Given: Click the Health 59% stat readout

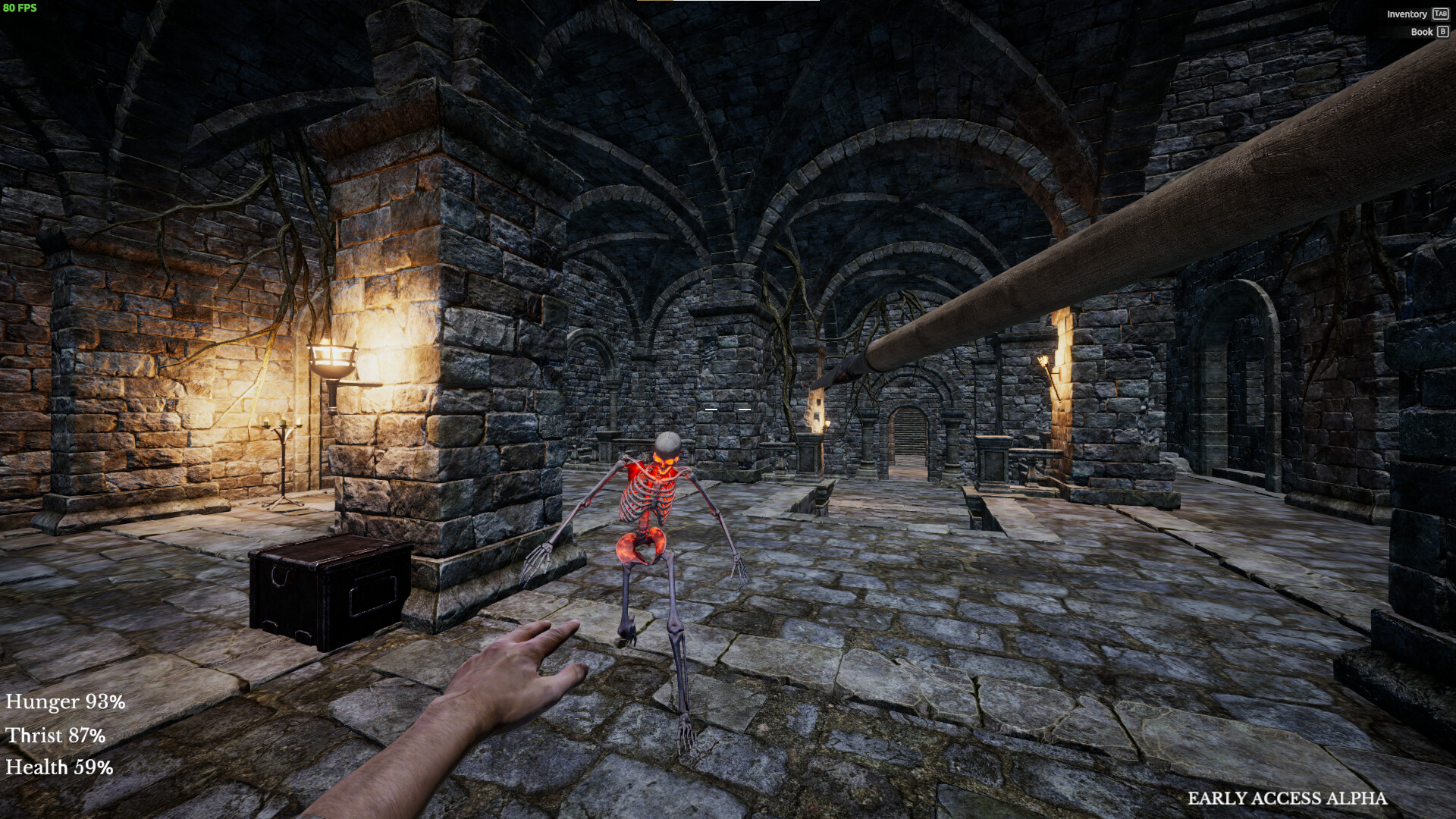Looking at the screenshot, I should pos(59,767).
